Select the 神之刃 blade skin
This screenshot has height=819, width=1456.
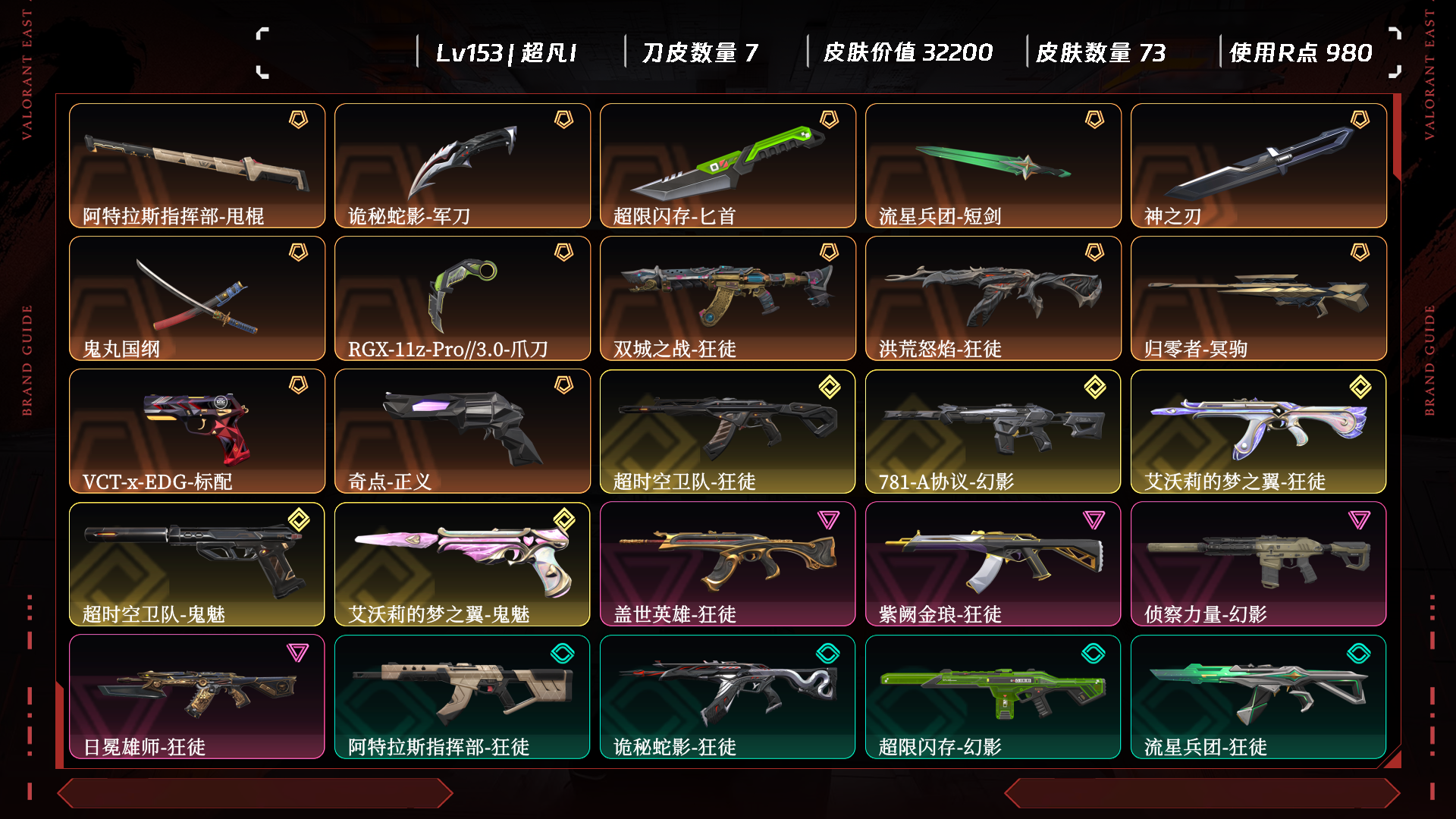coord(1259,165)
